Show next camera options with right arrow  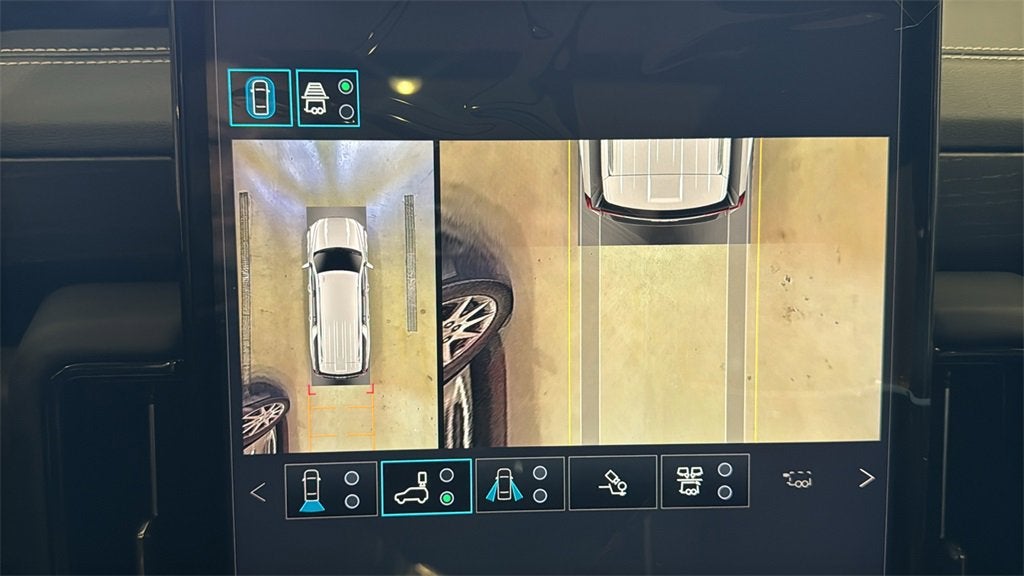(866, 478)
